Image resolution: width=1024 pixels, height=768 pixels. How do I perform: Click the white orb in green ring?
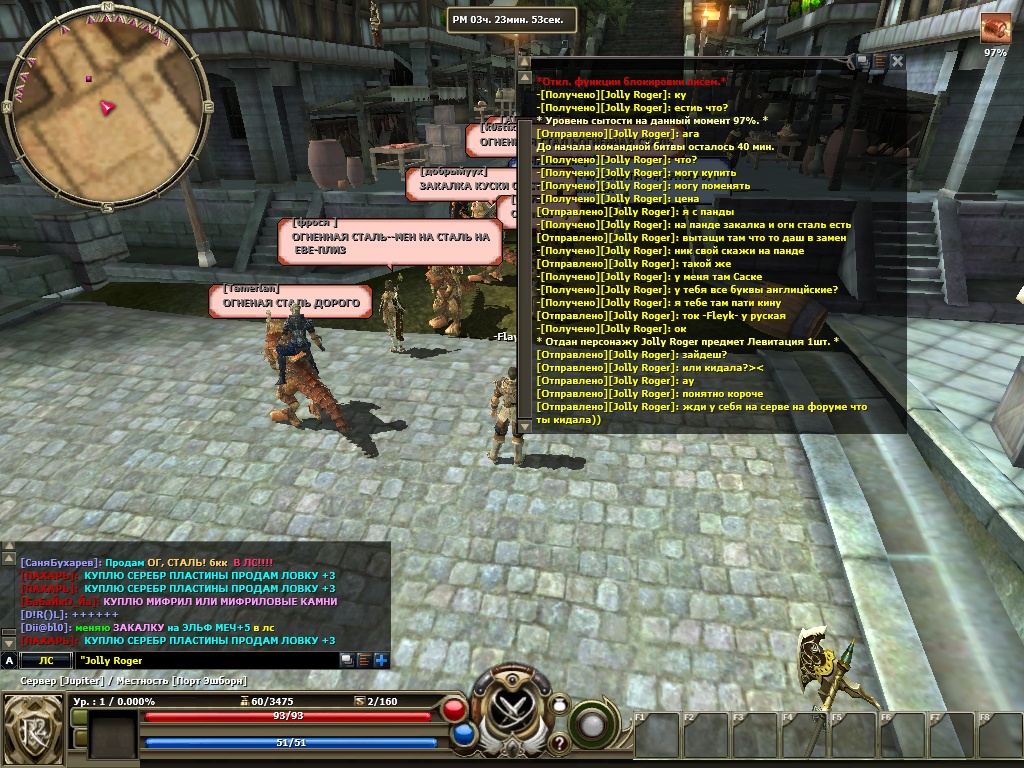tap(592, 723)
